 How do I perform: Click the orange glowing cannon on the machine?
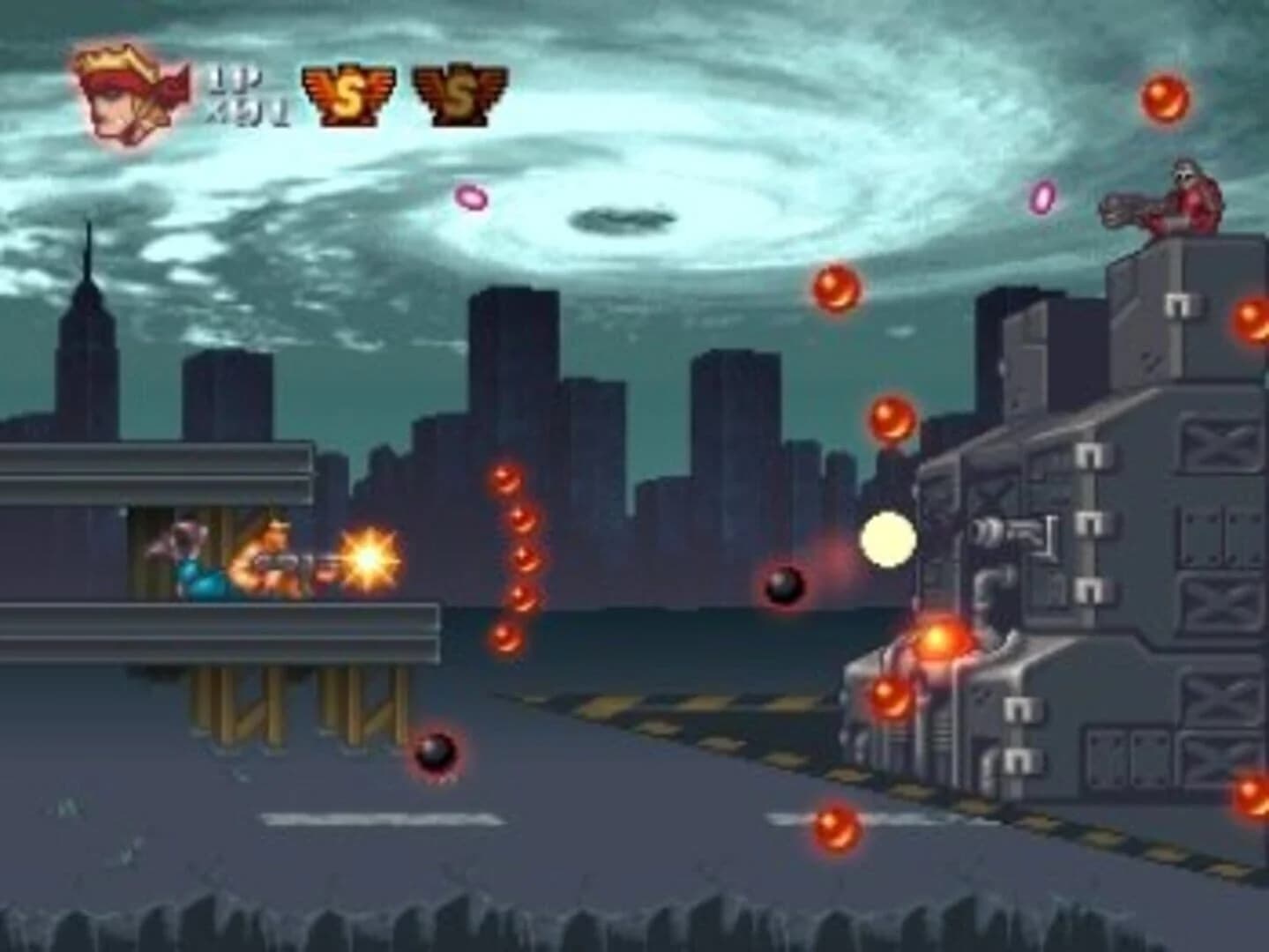tap(937, 642)
